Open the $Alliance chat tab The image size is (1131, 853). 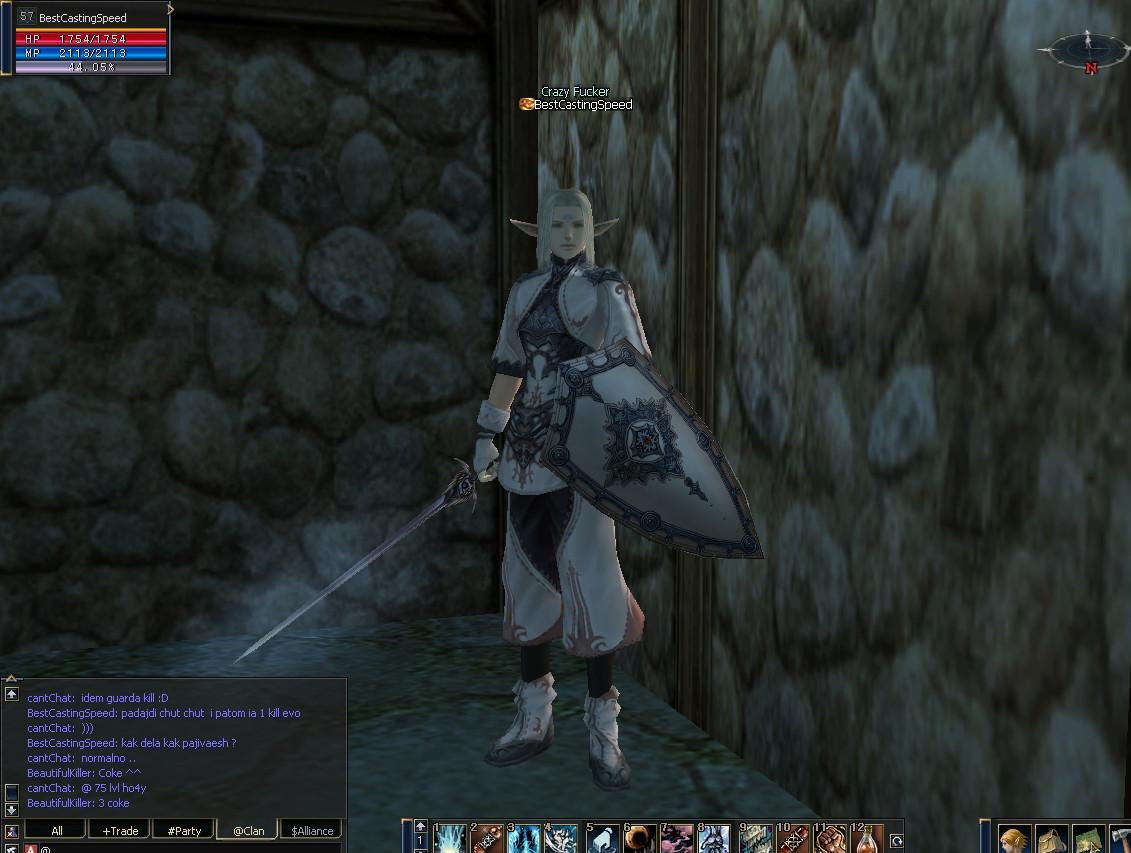tap(312, 830)
